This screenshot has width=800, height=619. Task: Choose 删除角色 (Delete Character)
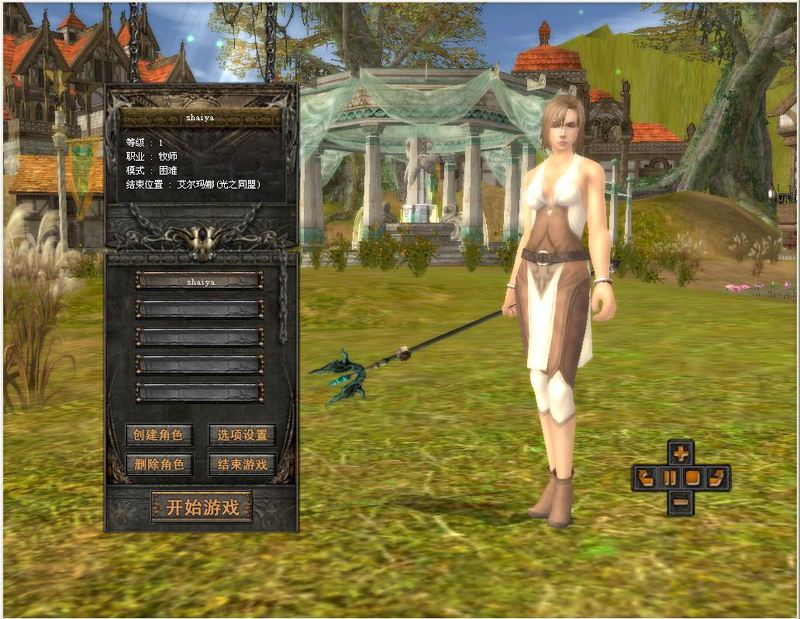click(159, 464)
